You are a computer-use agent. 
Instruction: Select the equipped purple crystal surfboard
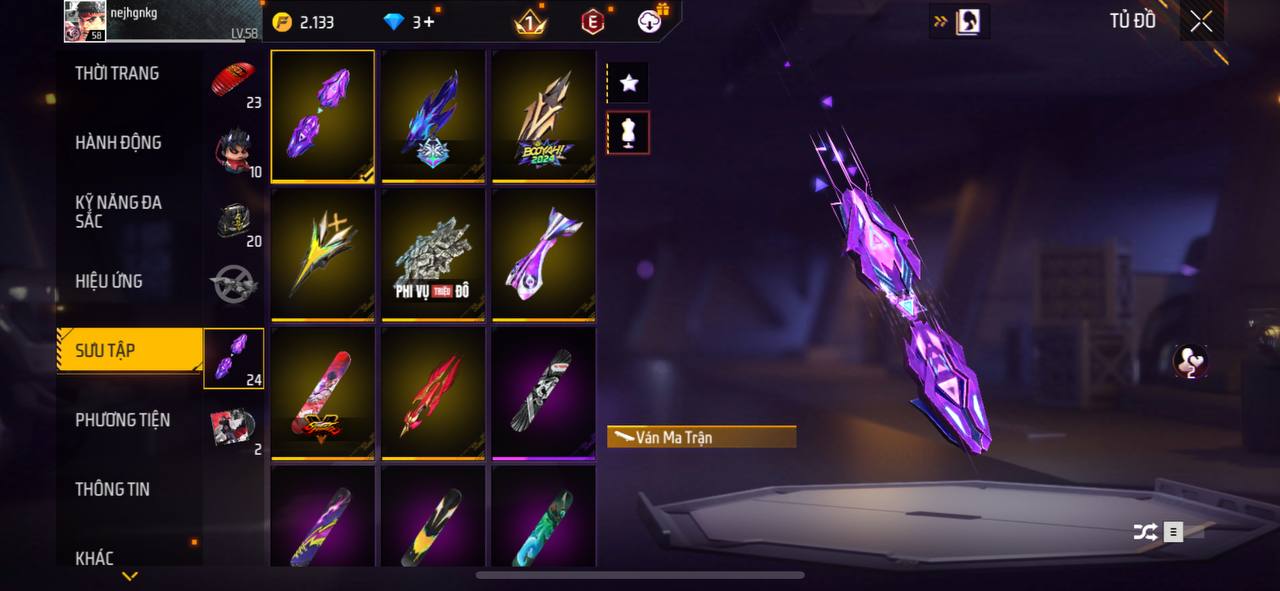pyautogui.click(x=323, y=116)
